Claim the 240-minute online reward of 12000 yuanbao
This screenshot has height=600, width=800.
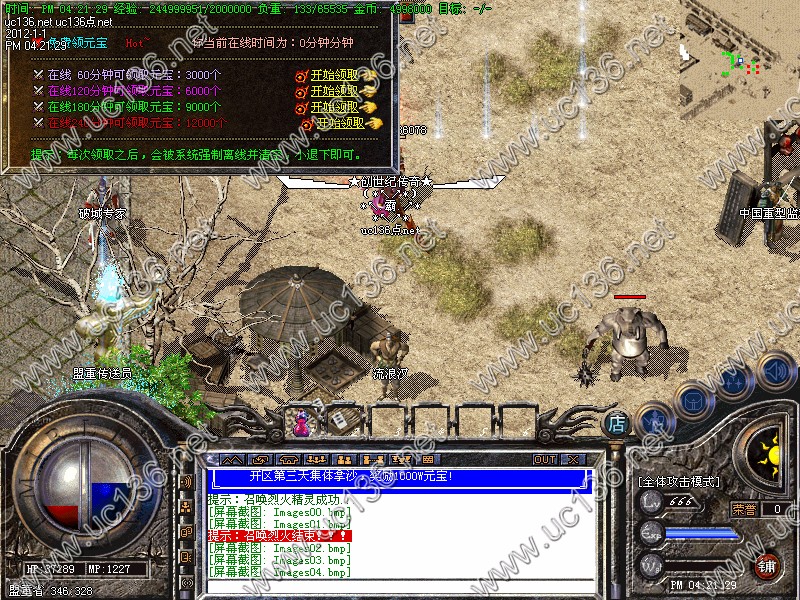340,123
